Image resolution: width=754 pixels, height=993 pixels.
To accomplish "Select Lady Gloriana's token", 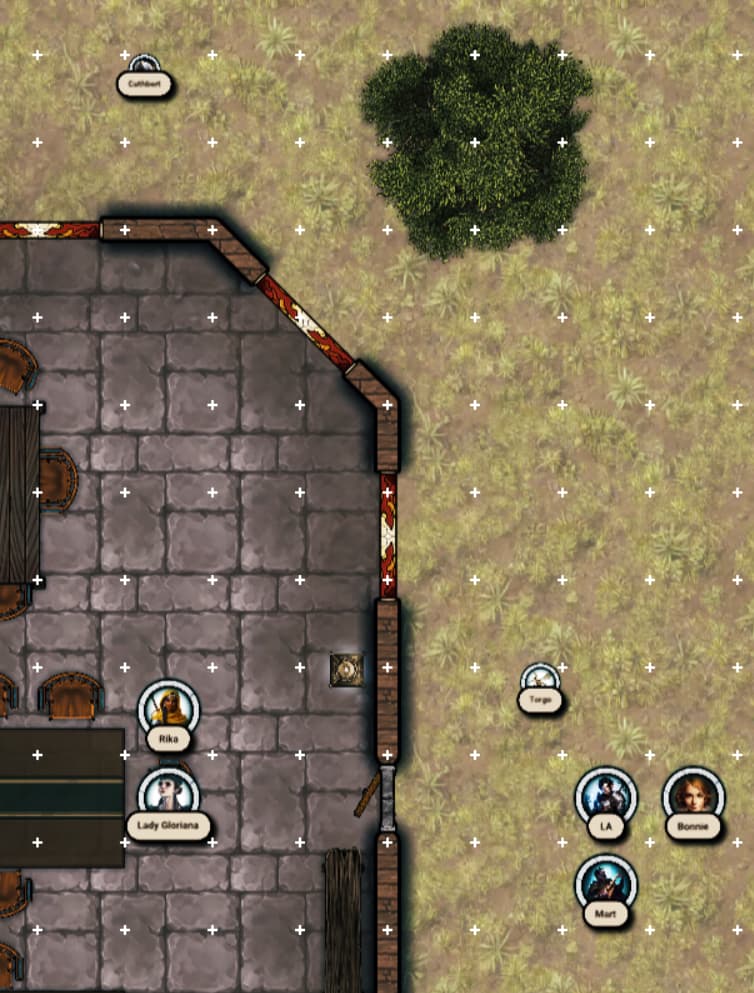I will [x=168, y=793].
